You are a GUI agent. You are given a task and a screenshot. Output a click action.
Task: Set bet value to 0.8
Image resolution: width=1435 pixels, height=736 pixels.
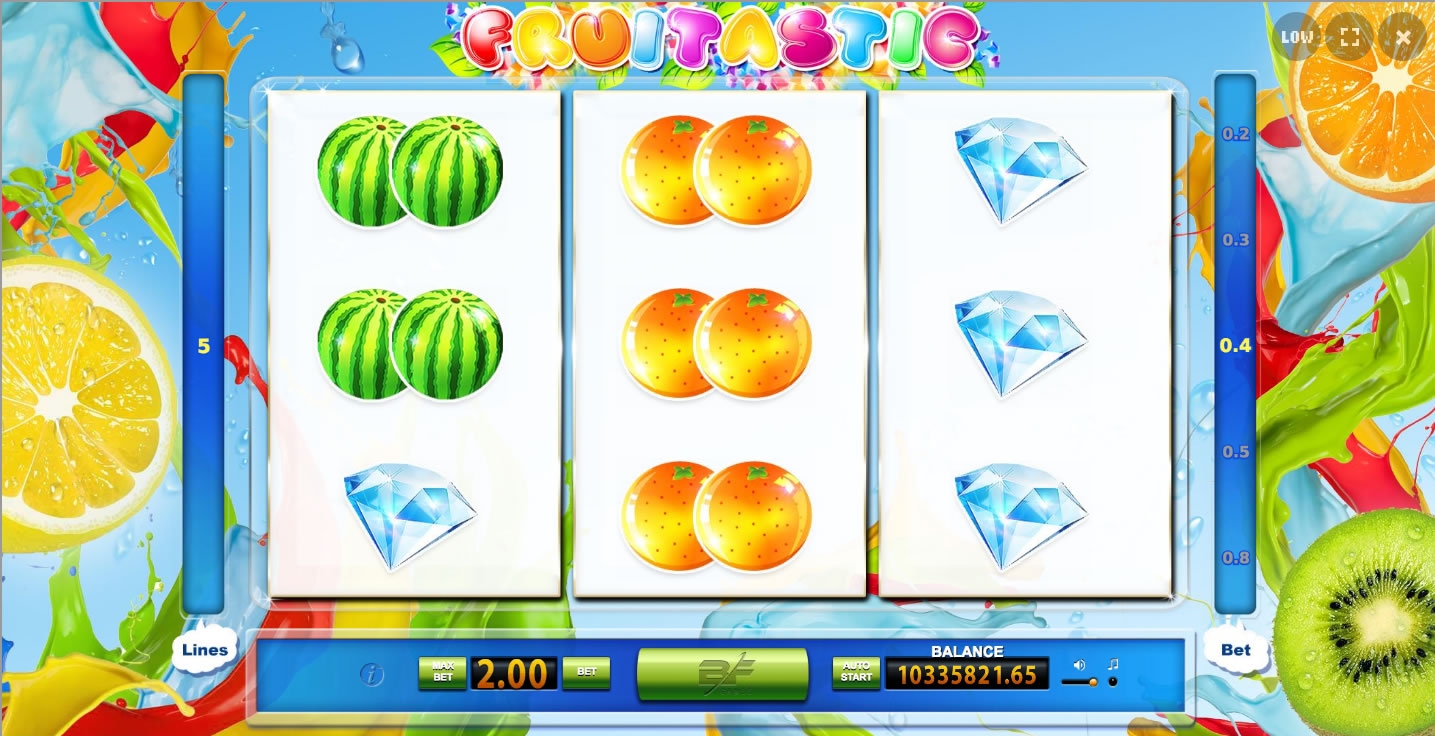pyautogui.click(x=1236, y=558)
